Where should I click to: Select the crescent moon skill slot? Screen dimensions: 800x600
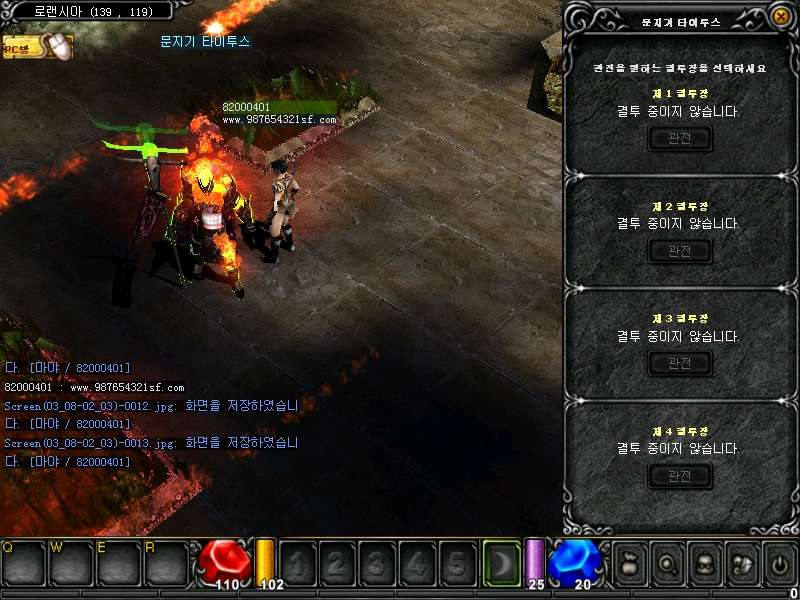pos(502,564)
